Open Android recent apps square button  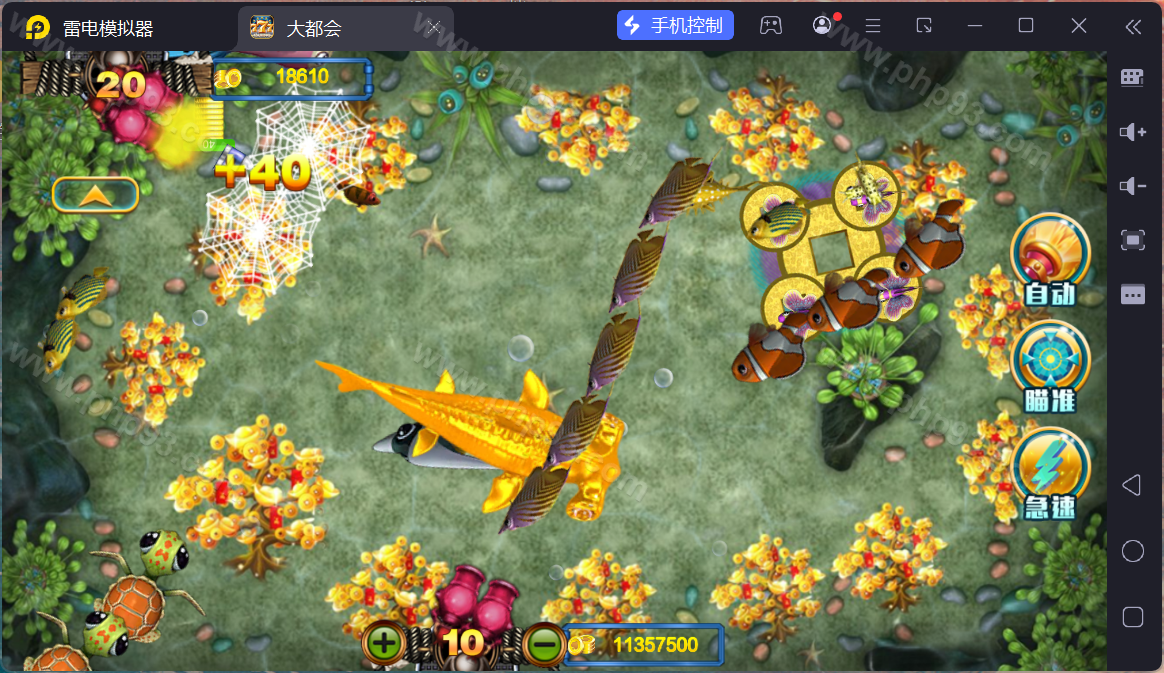pyautogui.click(x=1132, y=616)
